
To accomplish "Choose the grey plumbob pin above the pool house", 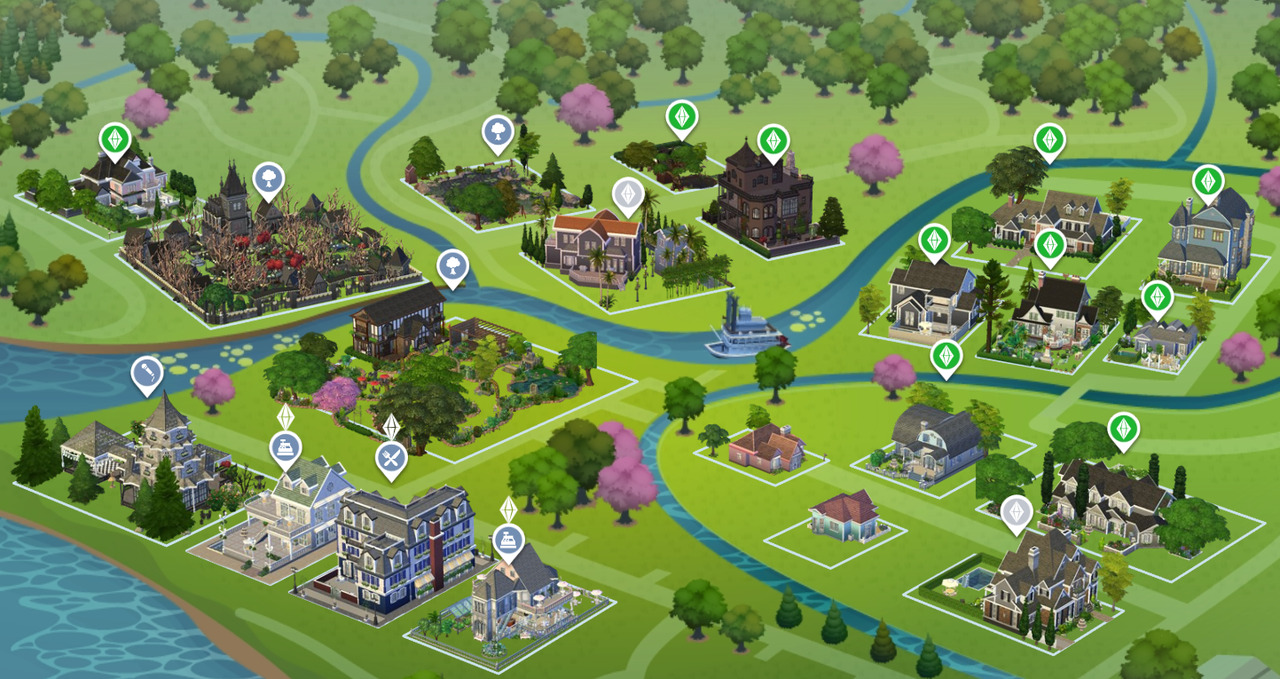I will tap(1016, 512).
